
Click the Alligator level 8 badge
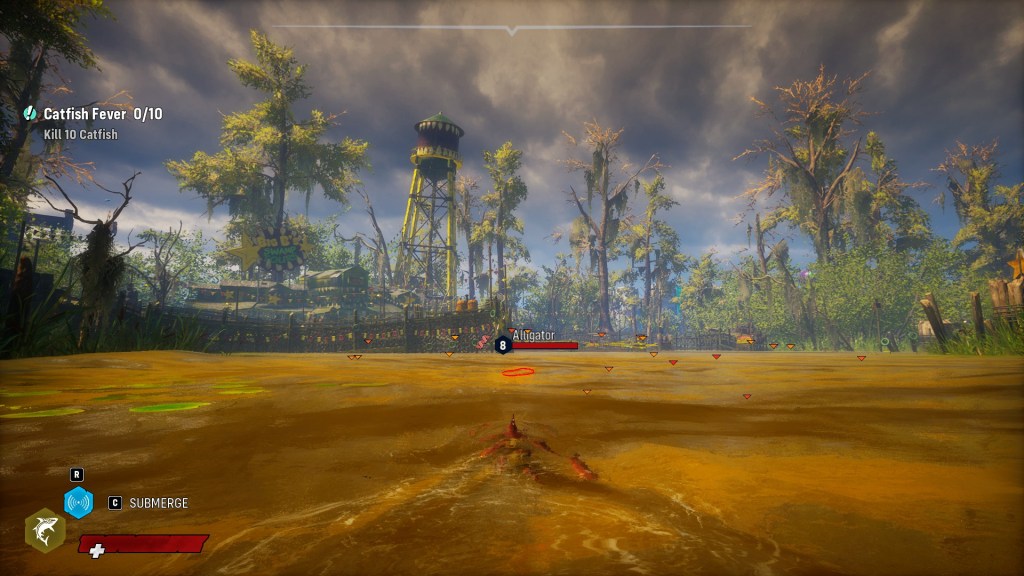(503, 345)
